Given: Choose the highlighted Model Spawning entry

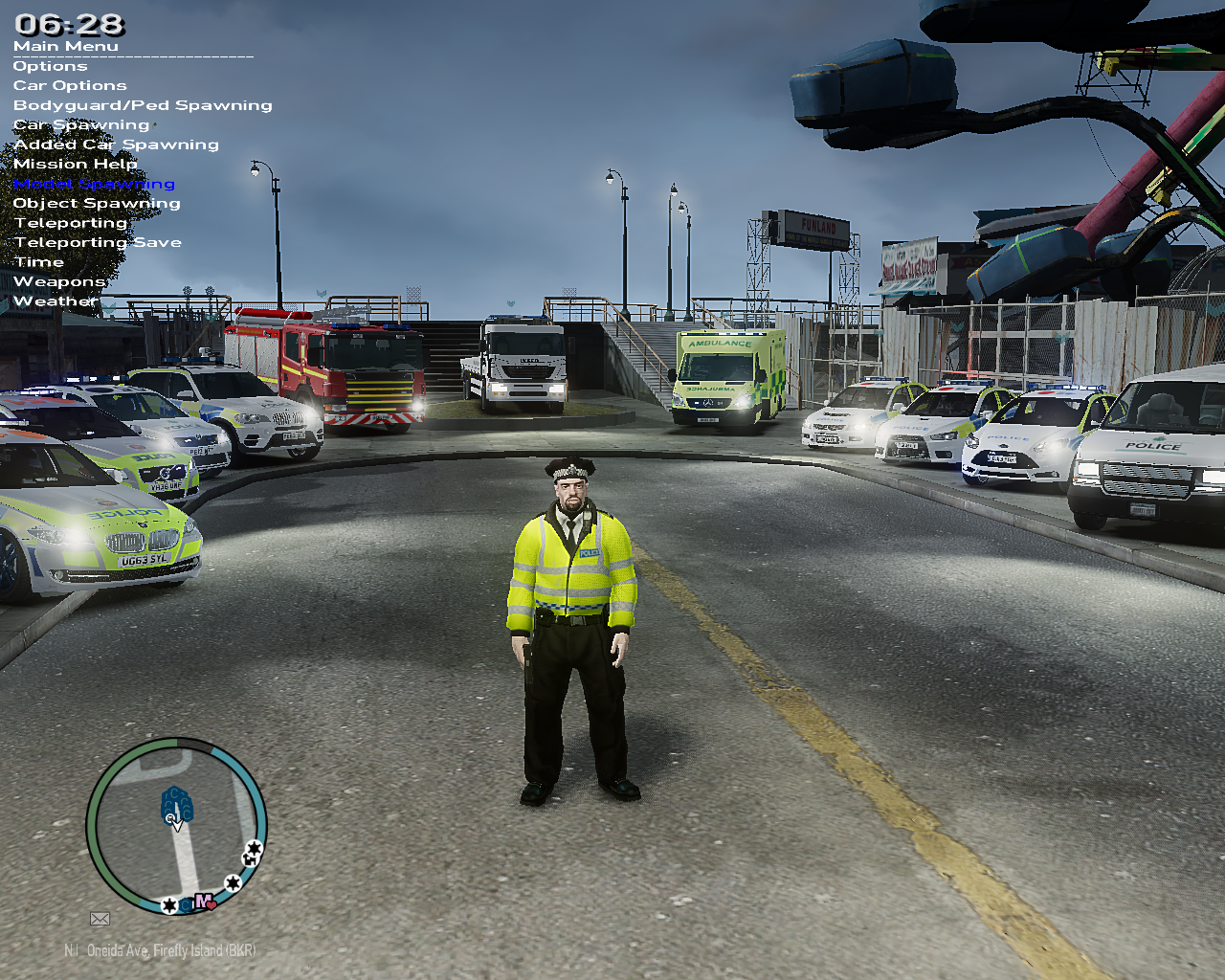Looking at the screenshot, I should 94,184.
